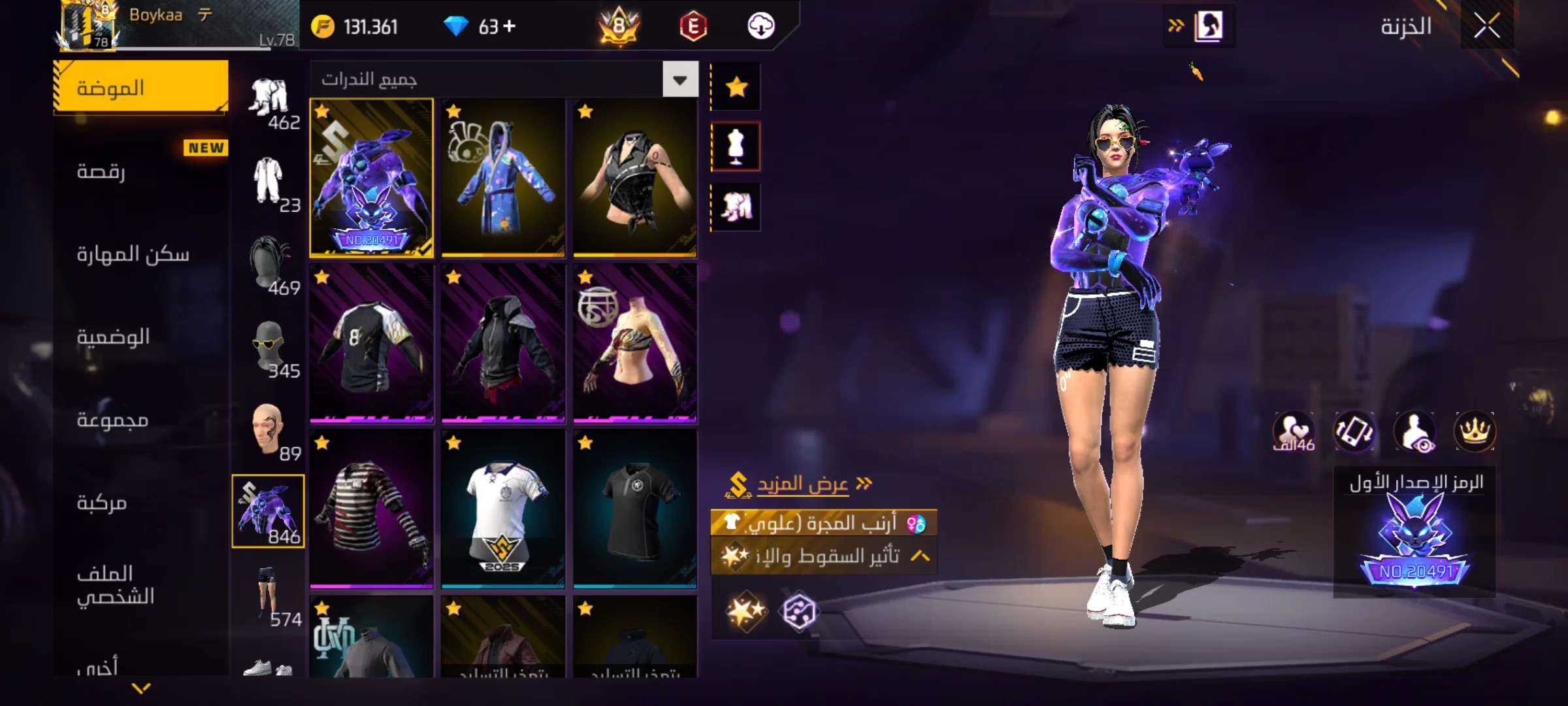Choose the white 2025 polo shirt
1568x706 pixels.
(503, 509)
